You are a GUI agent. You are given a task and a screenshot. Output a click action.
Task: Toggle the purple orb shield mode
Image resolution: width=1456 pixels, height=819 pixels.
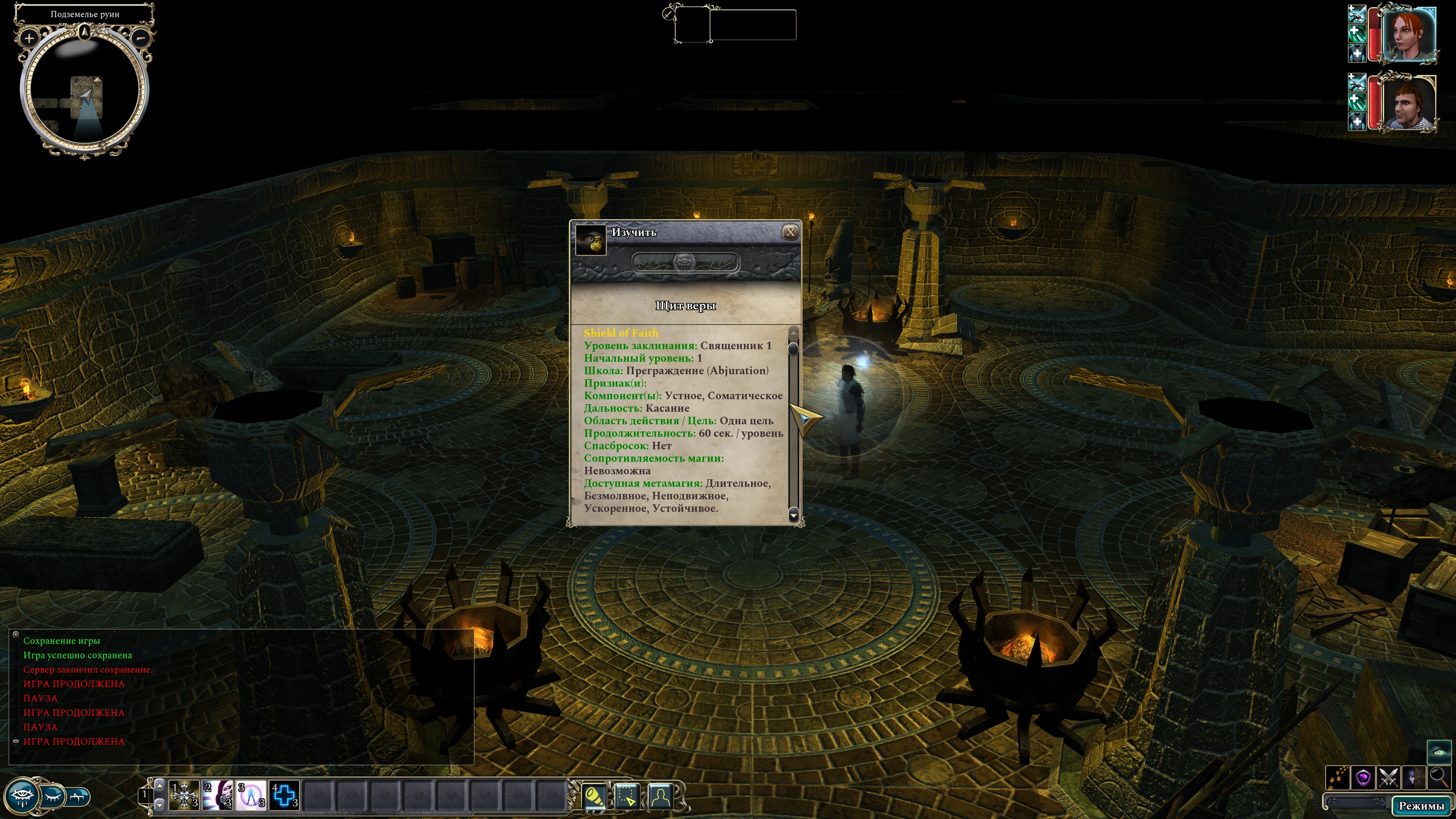click(x=1363, y=778)
